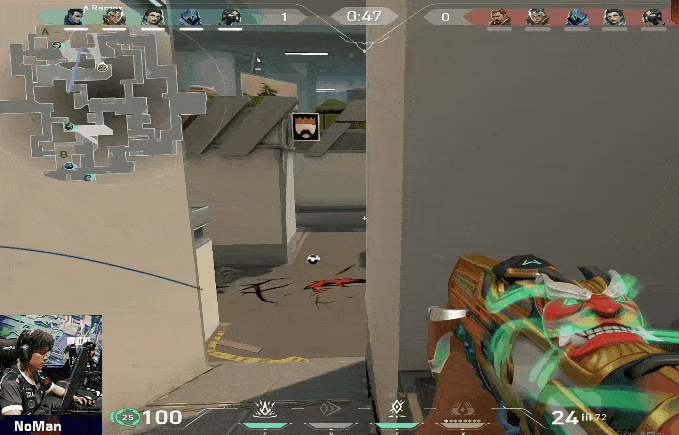679x435 pixels.
Task: Select the greyed-out arrow ability icon
Action: tap(331, 410)
